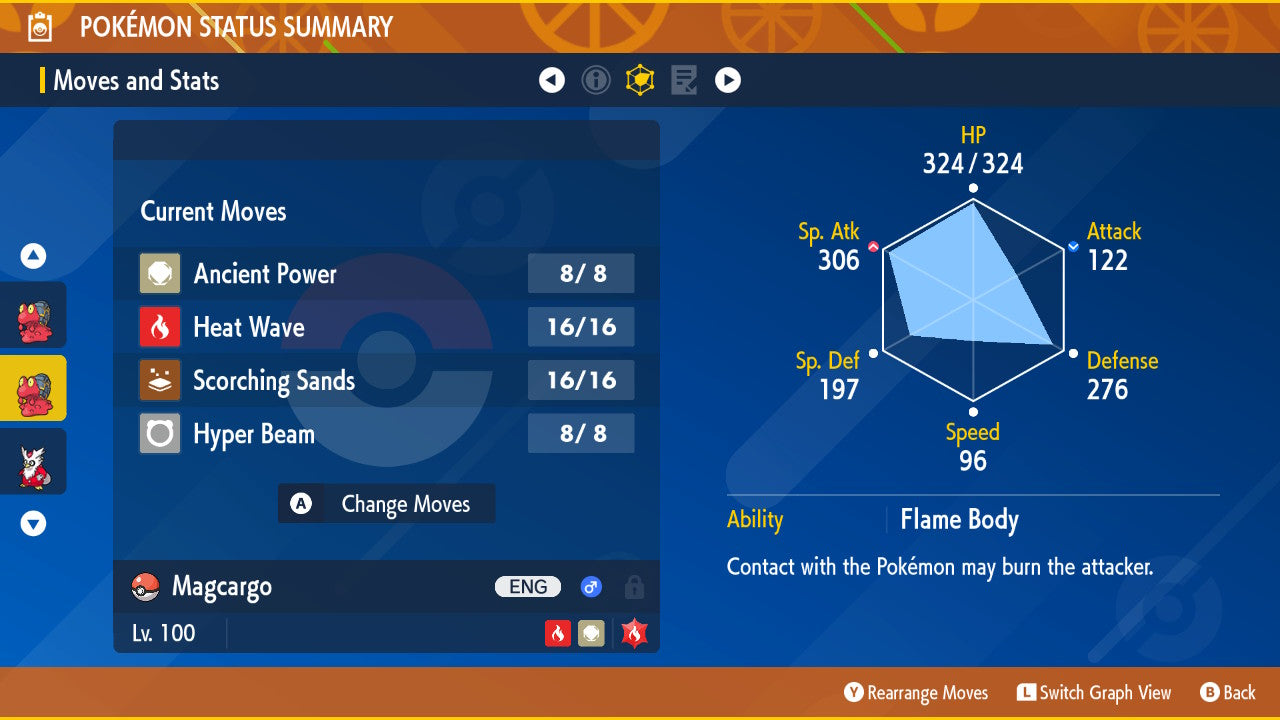Open the Change Moves option

[x=386, y=504]
